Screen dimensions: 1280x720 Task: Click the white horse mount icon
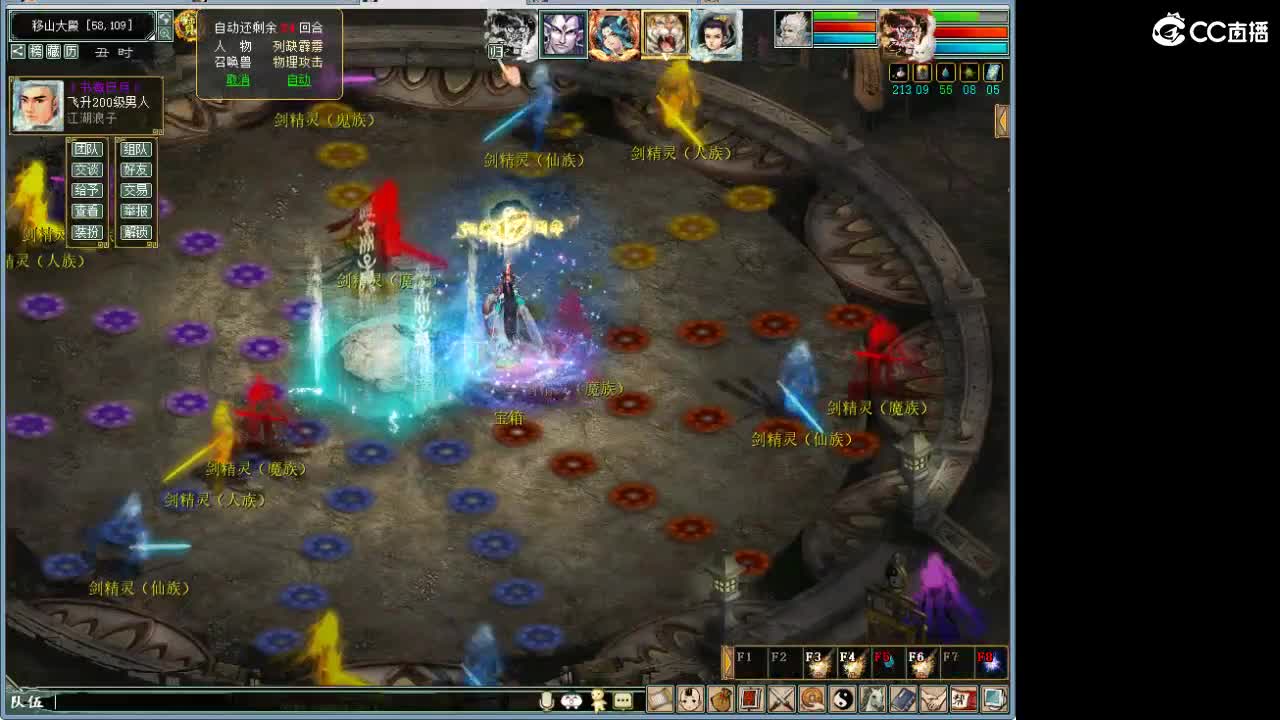(874, 700)
